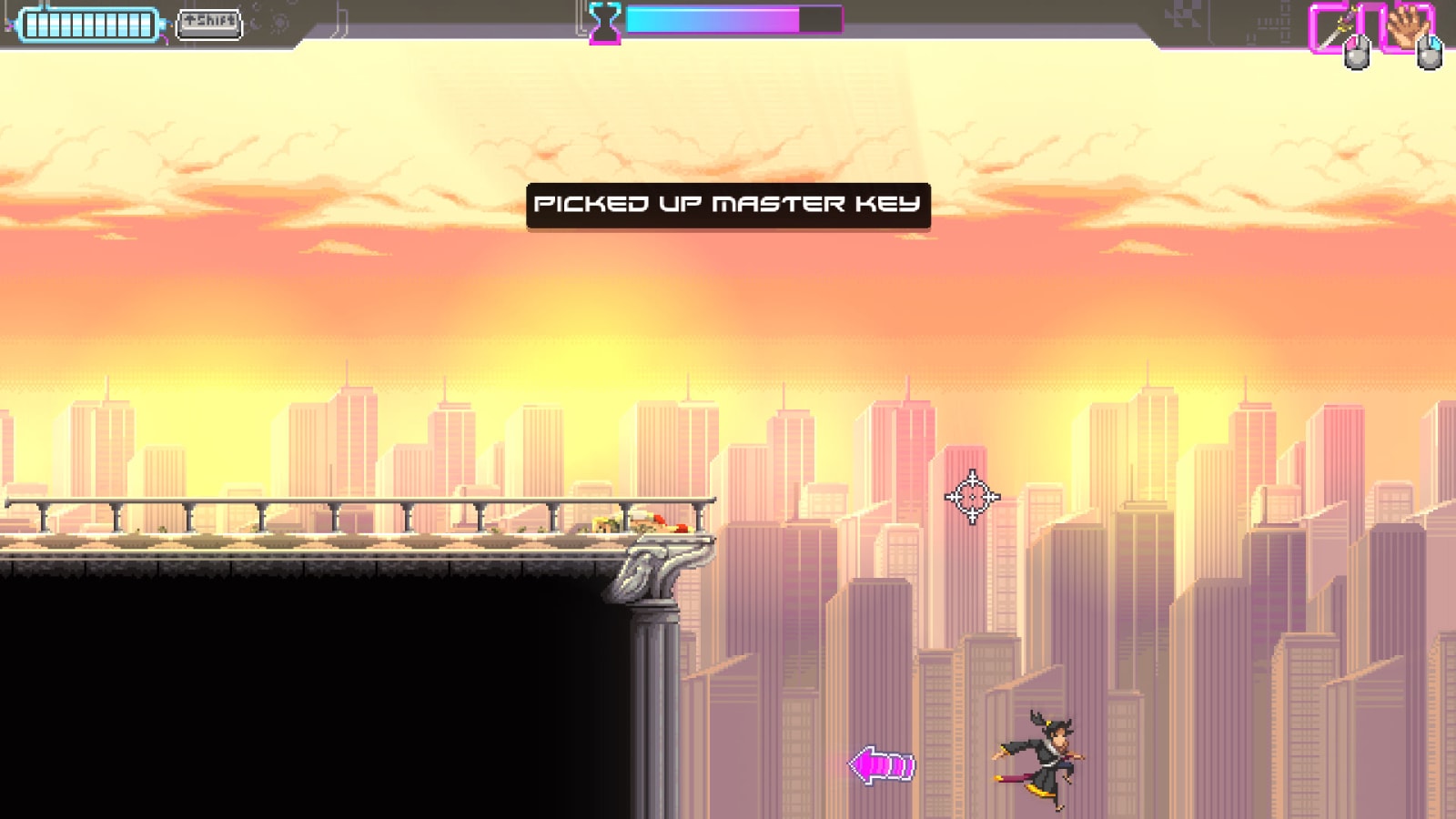Click the crosshair aiming reticle
This screenshot has height=819, width=1456.
tap(973, 496)
